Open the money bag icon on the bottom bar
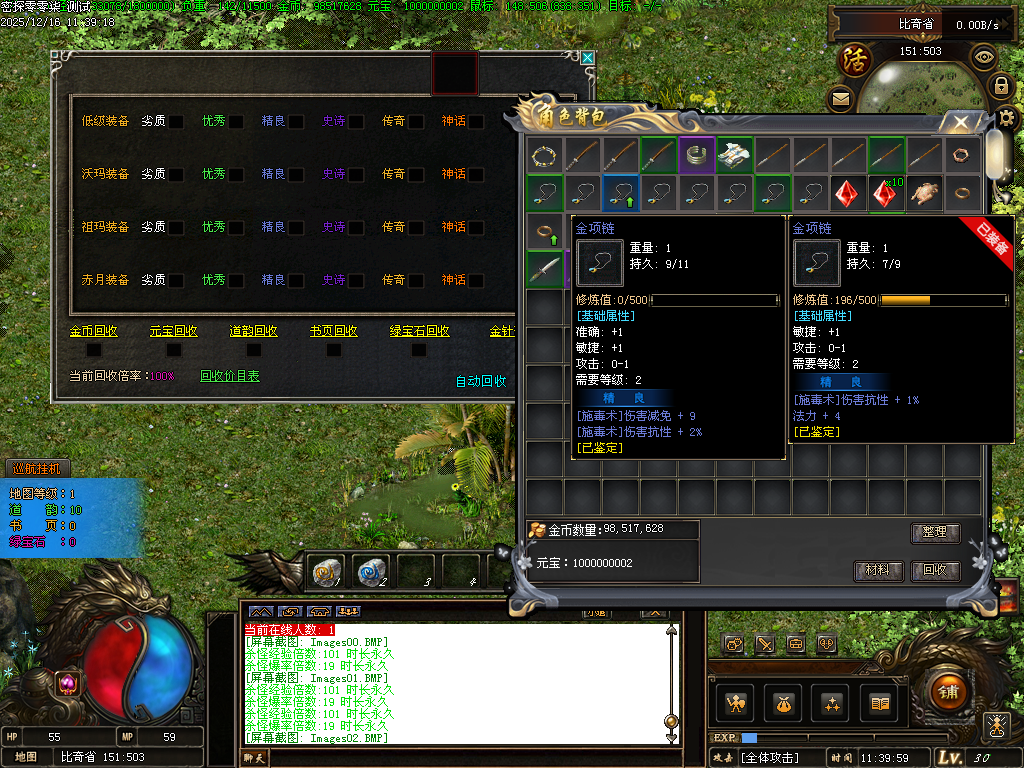Viewport: 1024px width, 768px height. tap(784, 704)
